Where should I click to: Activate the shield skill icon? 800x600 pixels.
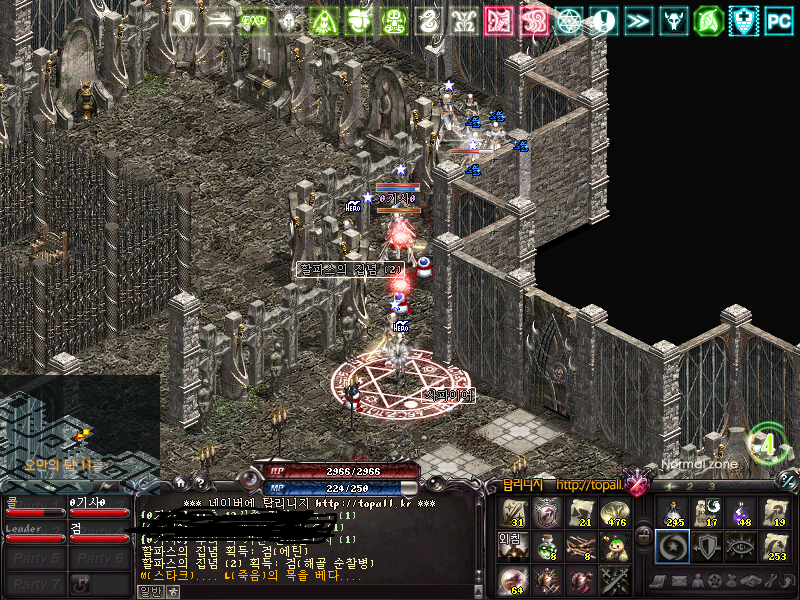pyautogui.click(x=705, y=546)
